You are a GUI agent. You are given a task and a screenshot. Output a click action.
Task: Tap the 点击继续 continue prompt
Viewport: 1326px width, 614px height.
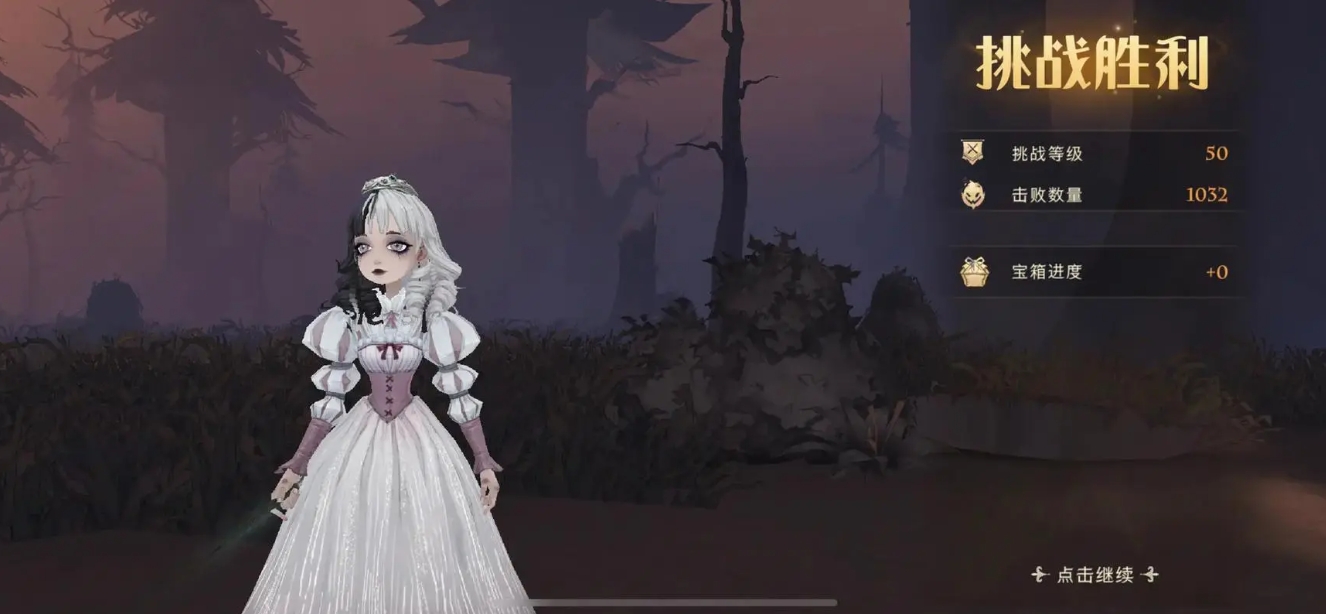pos(1095,575)
